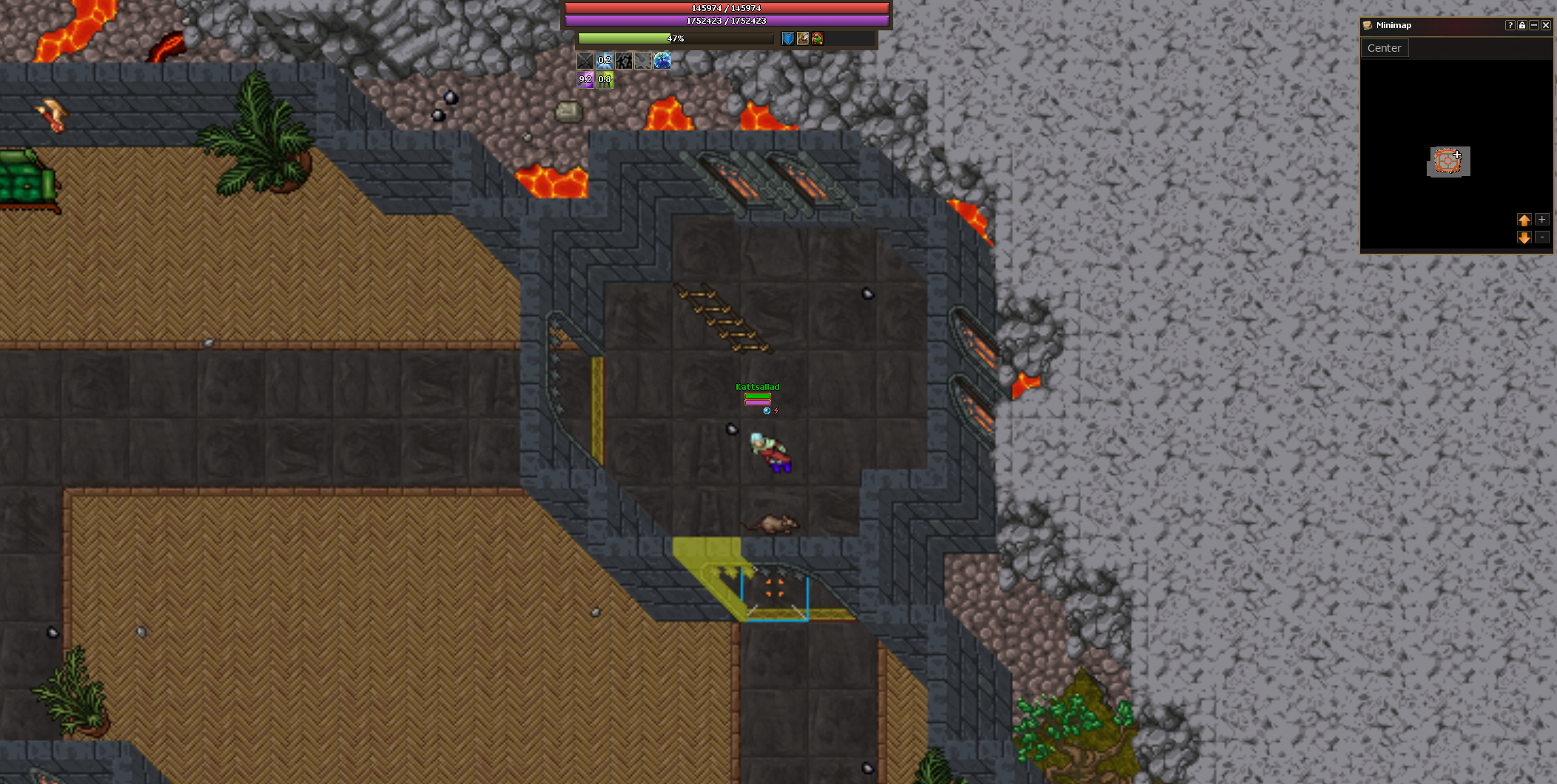Click the blue orb tree spell icon
1557x784 pixels.
(x=662, y=61)
